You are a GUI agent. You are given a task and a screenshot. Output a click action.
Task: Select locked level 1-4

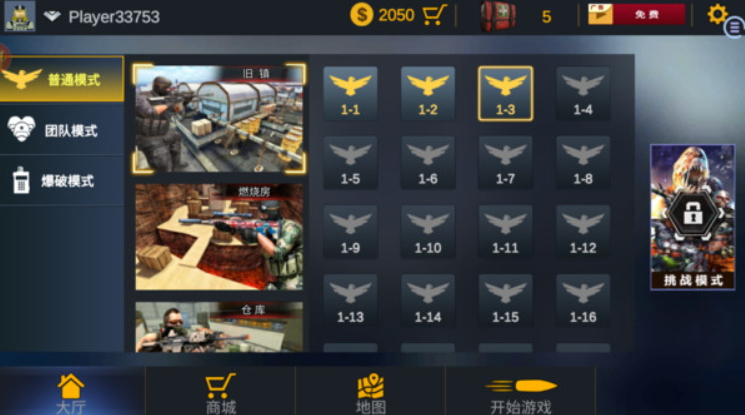pyautogui.click(x=583, y=94)
